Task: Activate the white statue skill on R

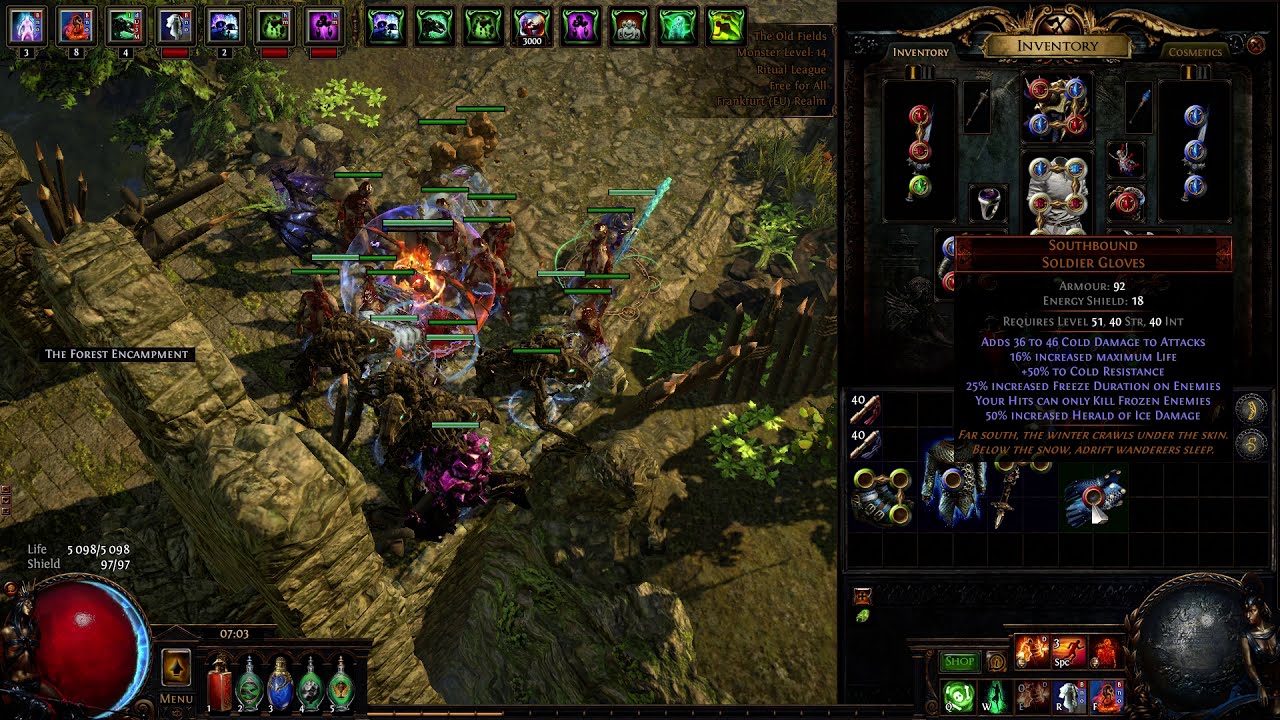Action: pyautogui.click(x=1068, y=695)
